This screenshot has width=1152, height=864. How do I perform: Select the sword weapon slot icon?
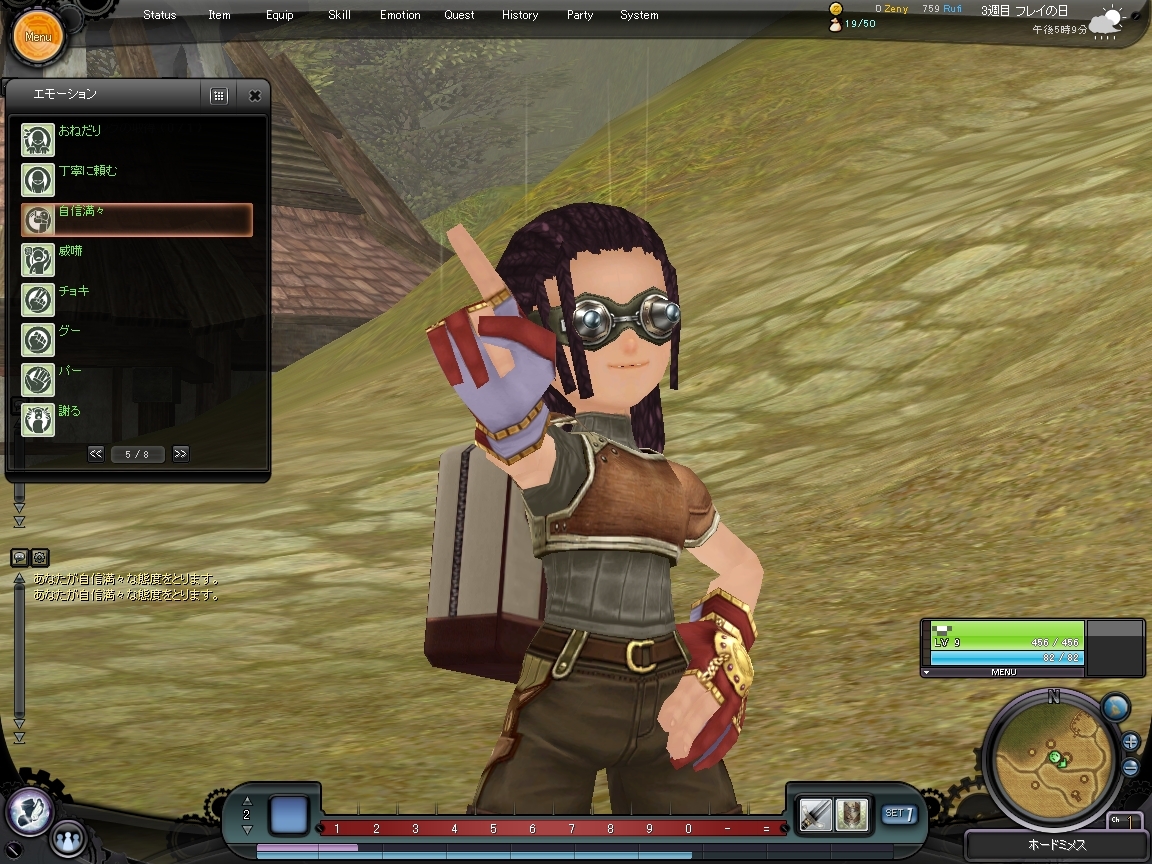tap(816, 815)
